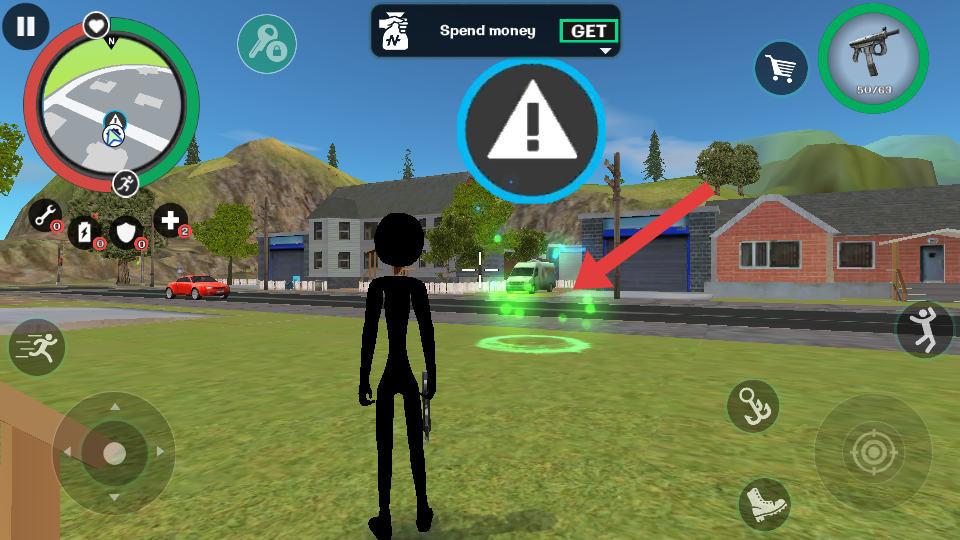This screenshot has width=960, height=540.
Task: Tap the boot kick button
Action: tap(765, 503)
